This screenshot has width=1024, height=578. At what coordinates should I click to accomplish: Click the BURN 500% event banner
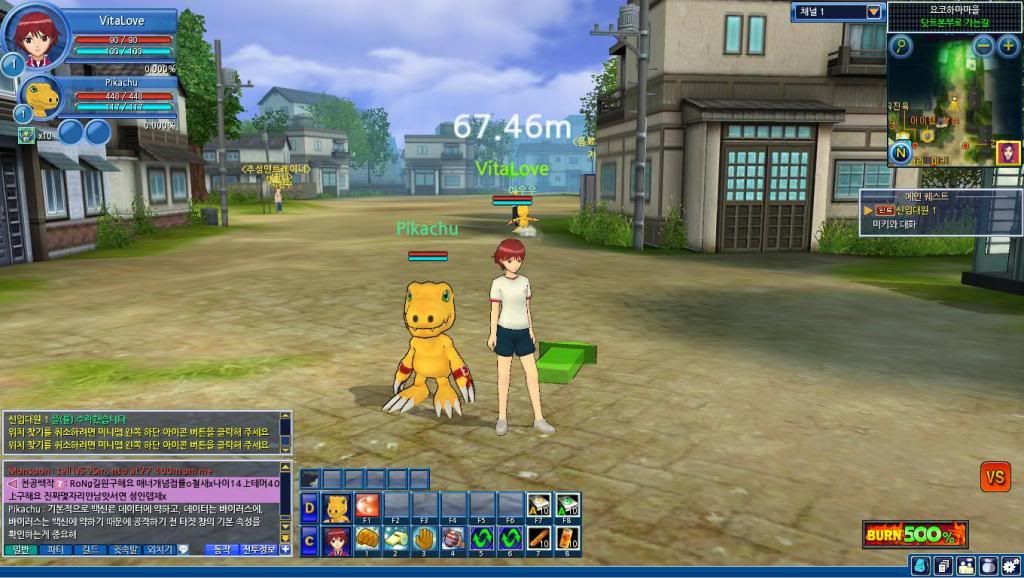coord(914,534)
